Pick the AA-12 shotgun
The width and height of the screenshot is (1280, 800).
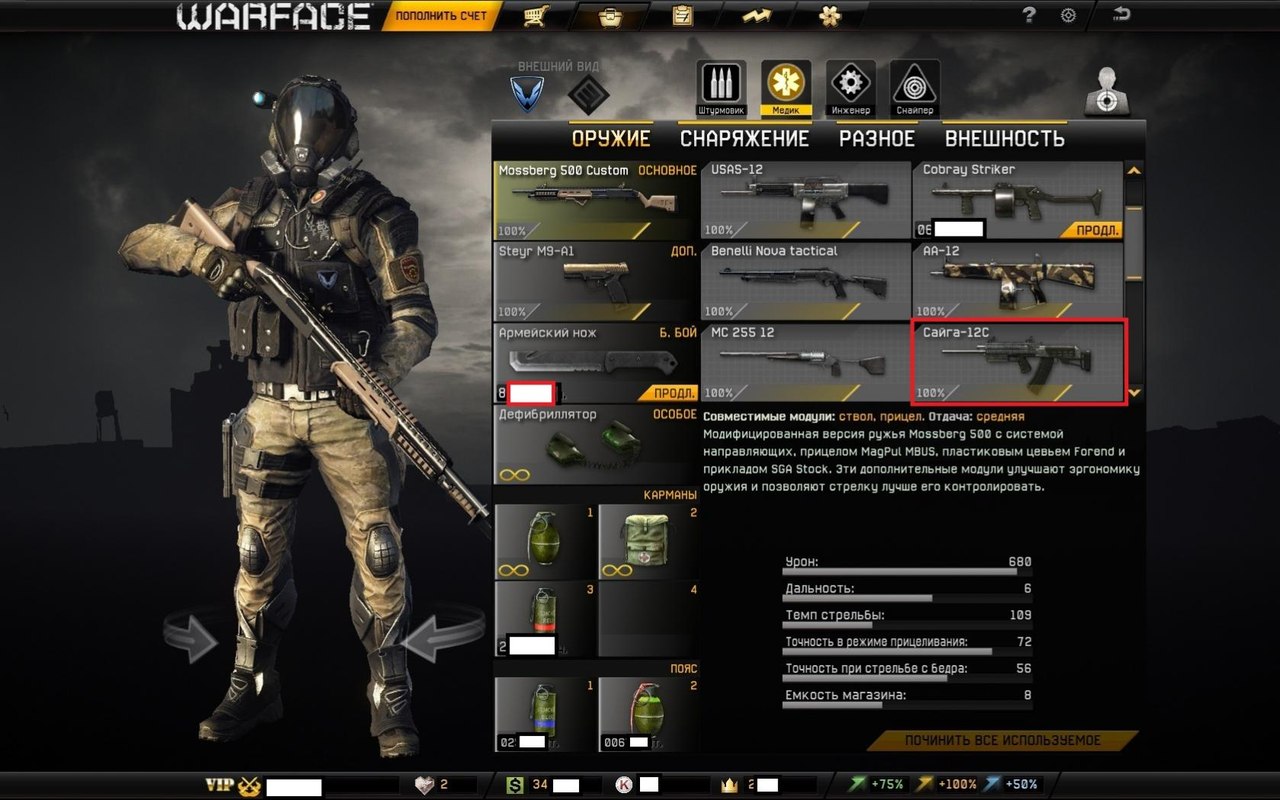coord(1017,280)
